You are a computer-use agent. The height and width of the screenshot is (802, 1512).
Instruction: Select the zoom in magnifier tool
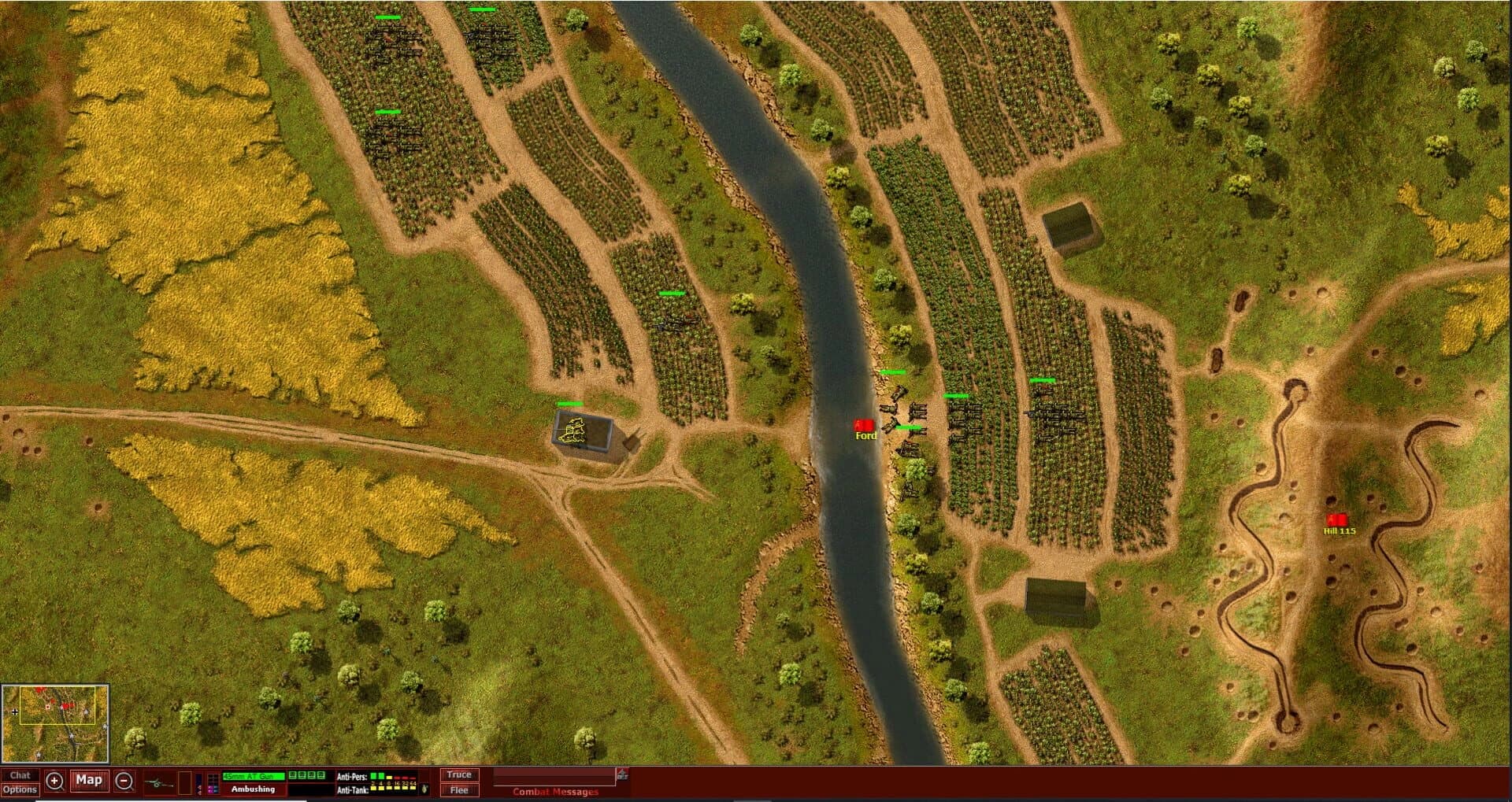point(55,782)
